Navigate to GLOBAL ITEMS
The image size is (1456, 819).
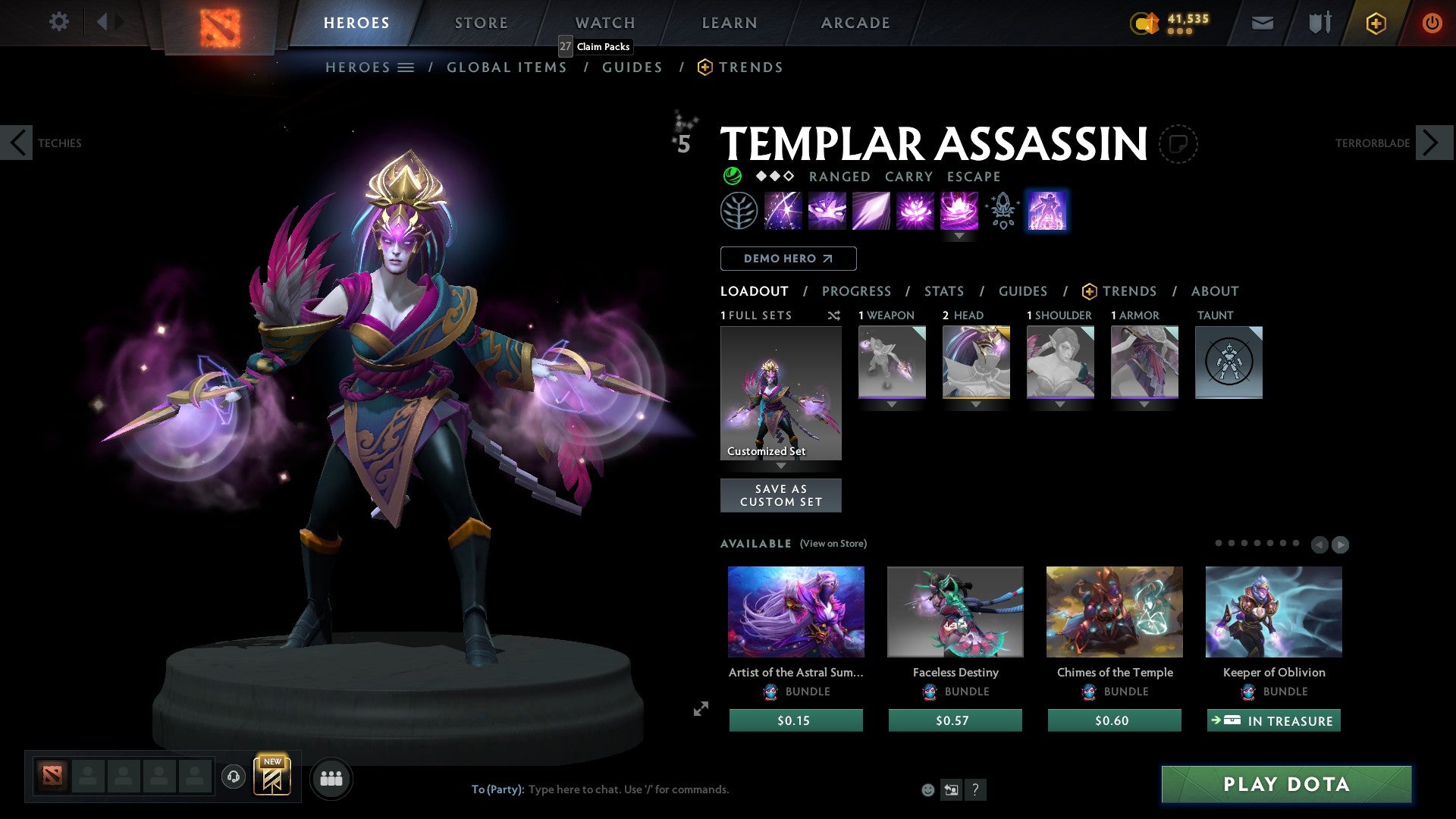[x=507, y=67]
